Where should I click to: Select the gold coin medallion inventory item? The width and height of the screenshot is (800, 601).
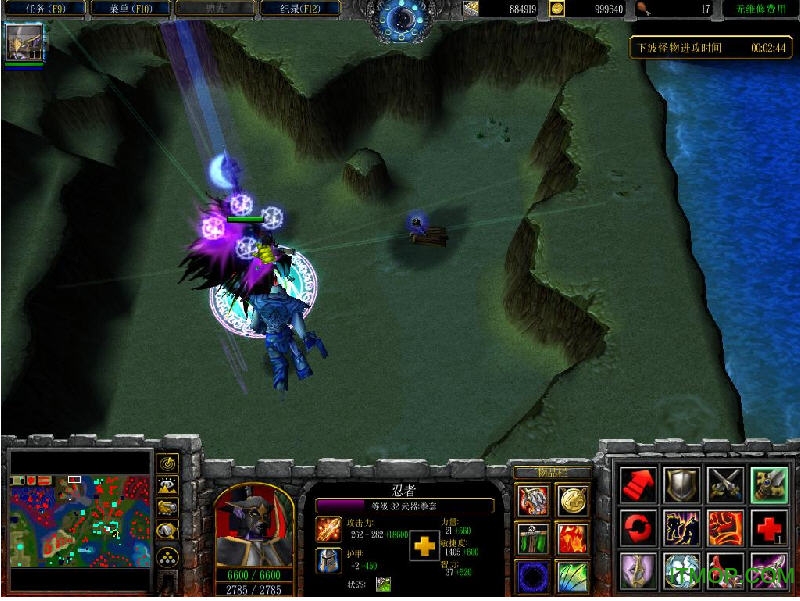click(573, 499)
